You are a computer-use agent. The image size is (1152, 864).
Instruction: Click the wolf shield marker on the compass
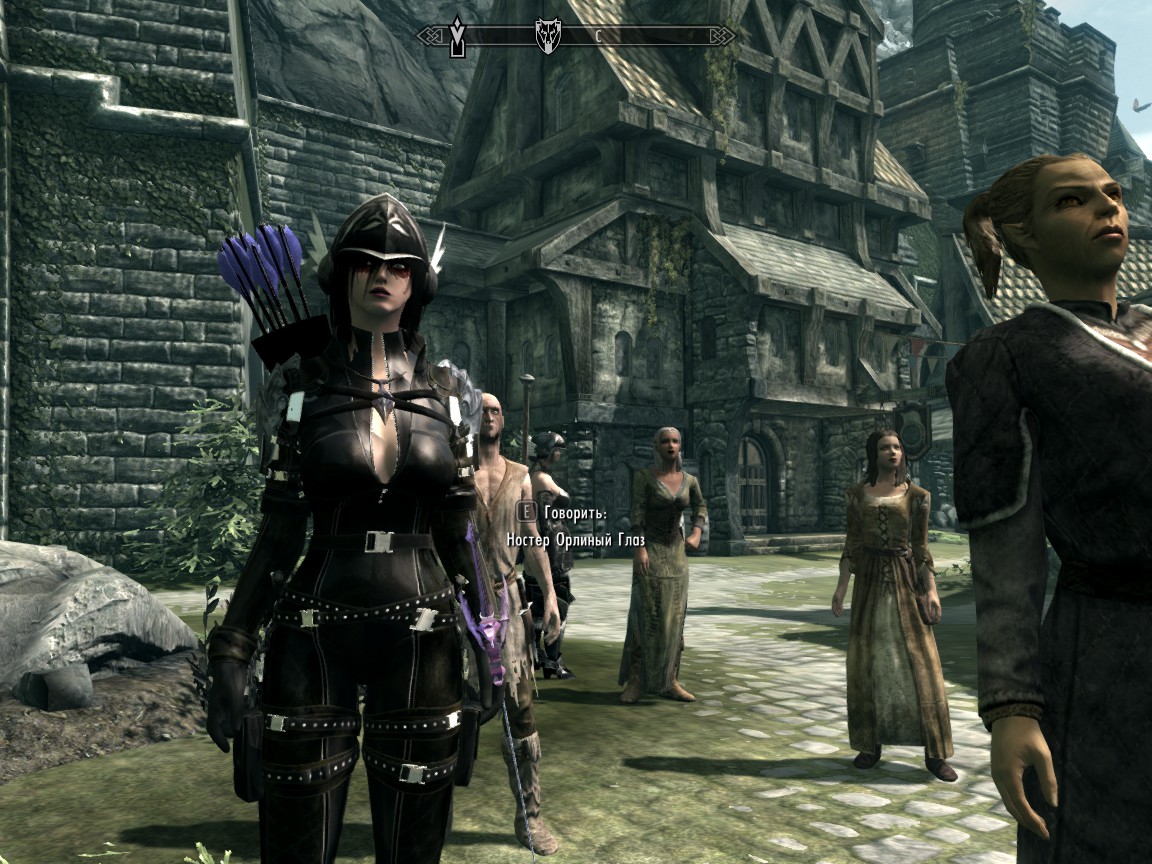pos(548,35)
